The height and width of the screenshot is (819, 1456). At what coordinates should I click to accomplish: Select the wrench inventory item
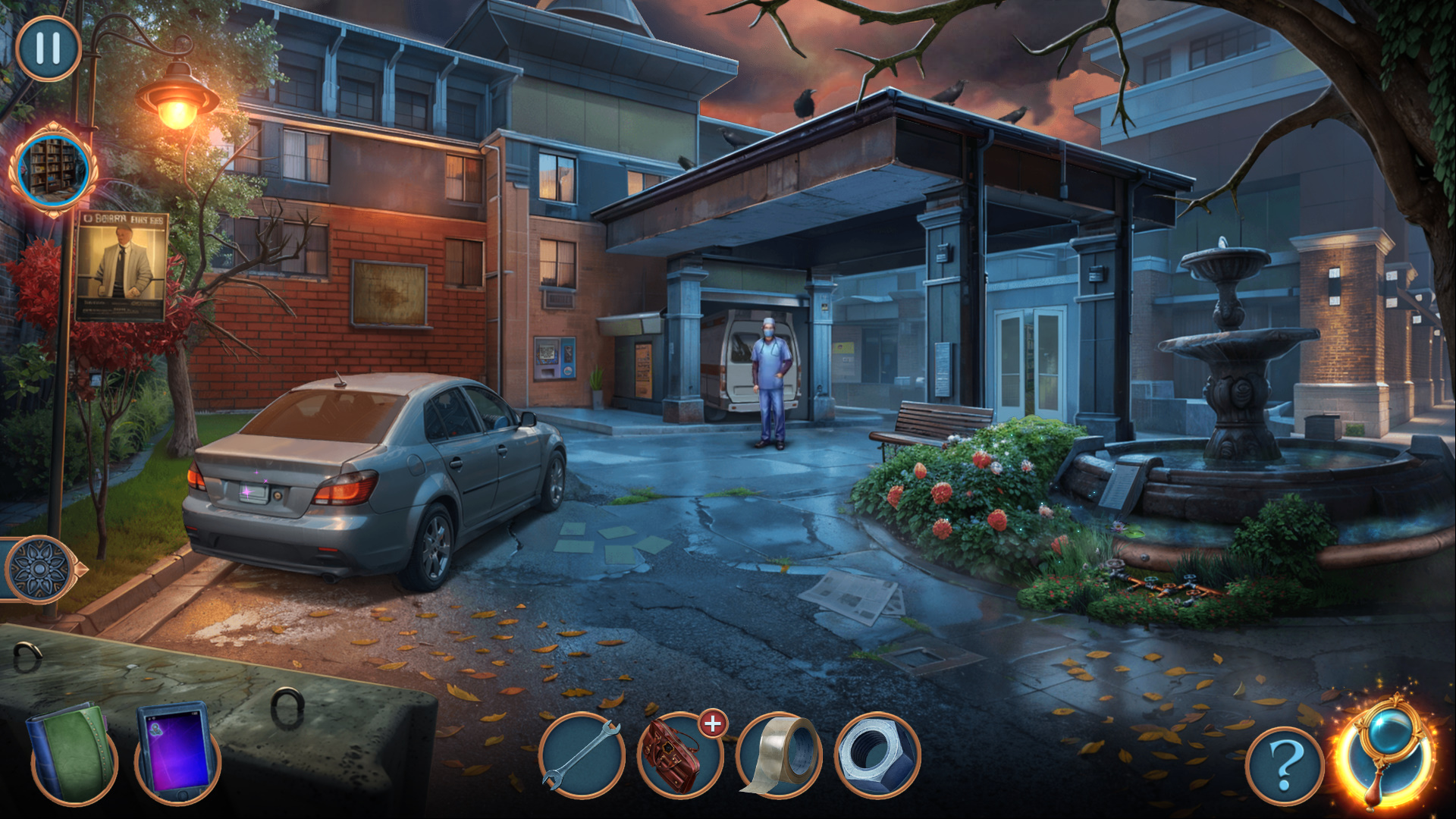tap(582, 755)
